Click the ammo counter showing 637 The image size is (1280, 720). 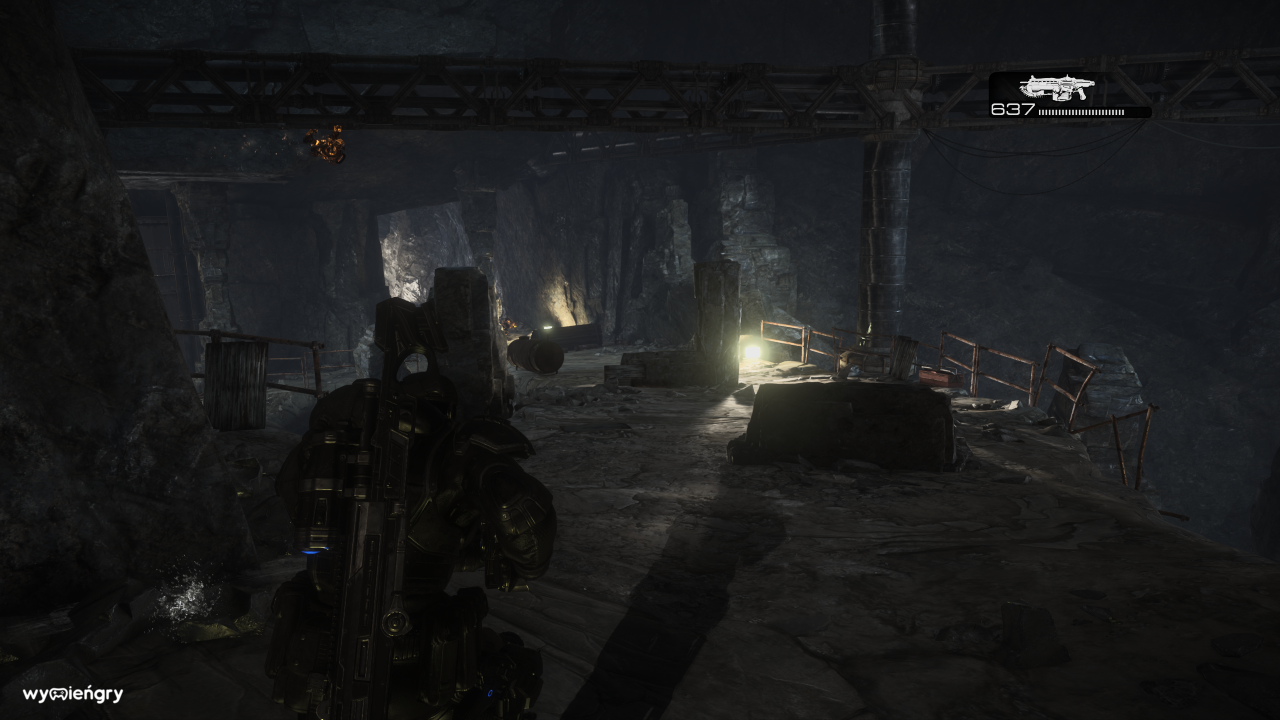point(1012,110)
